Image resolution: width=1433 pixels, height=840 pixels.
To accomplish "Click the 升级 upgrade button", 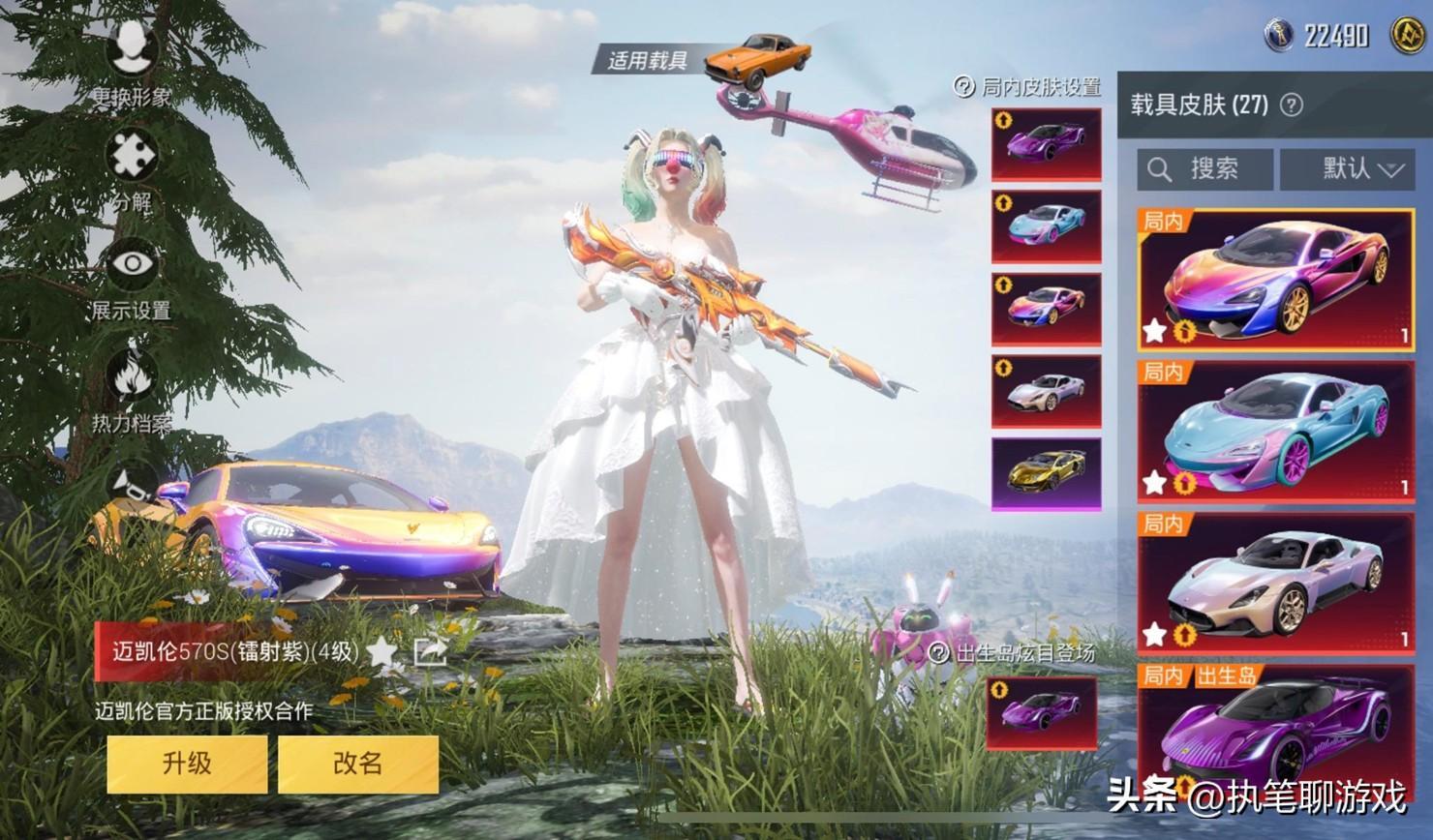I will pos(187,764).
